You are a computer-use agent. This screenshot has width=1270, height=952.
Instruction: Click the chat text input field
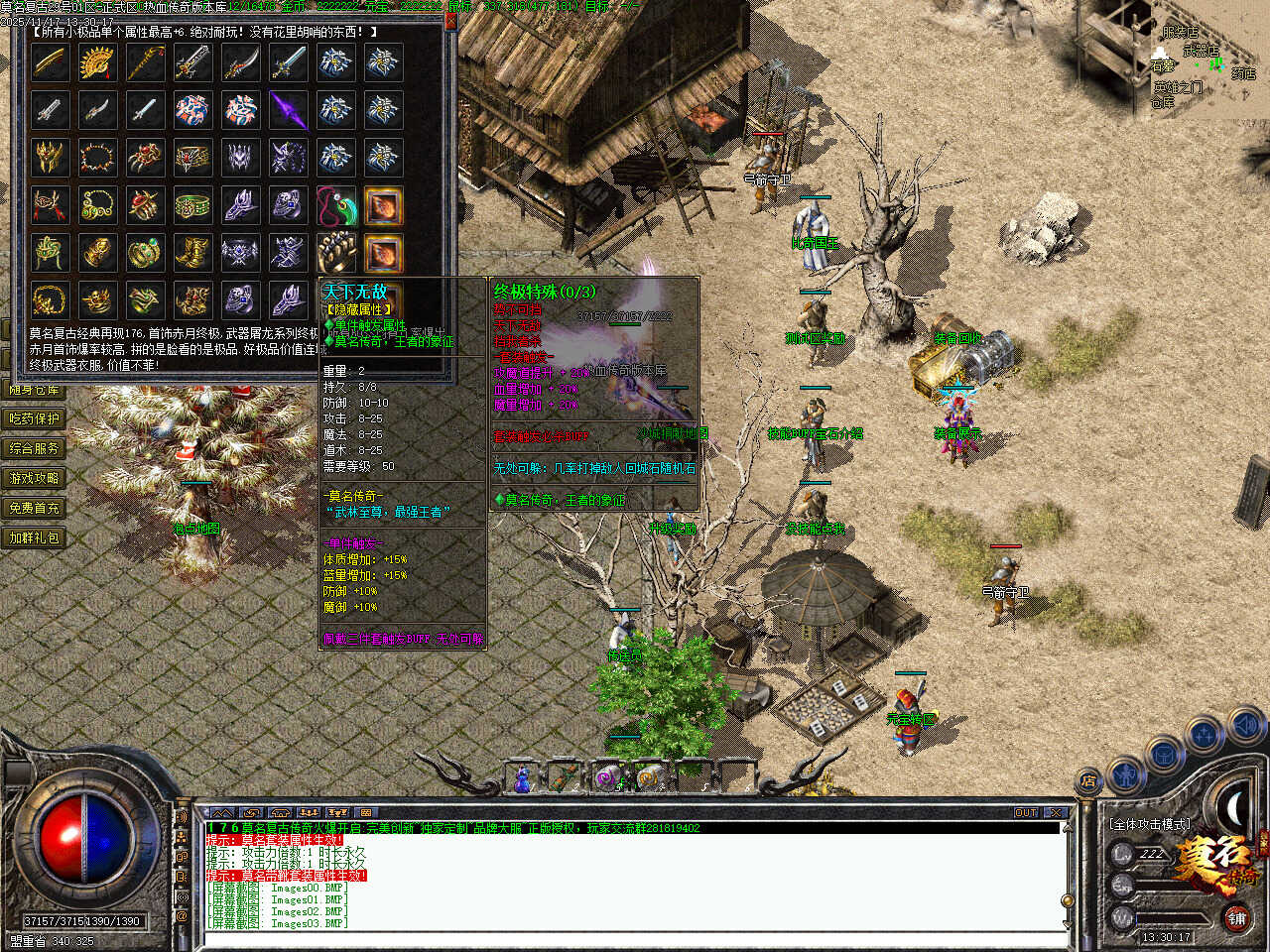point(635,938)
